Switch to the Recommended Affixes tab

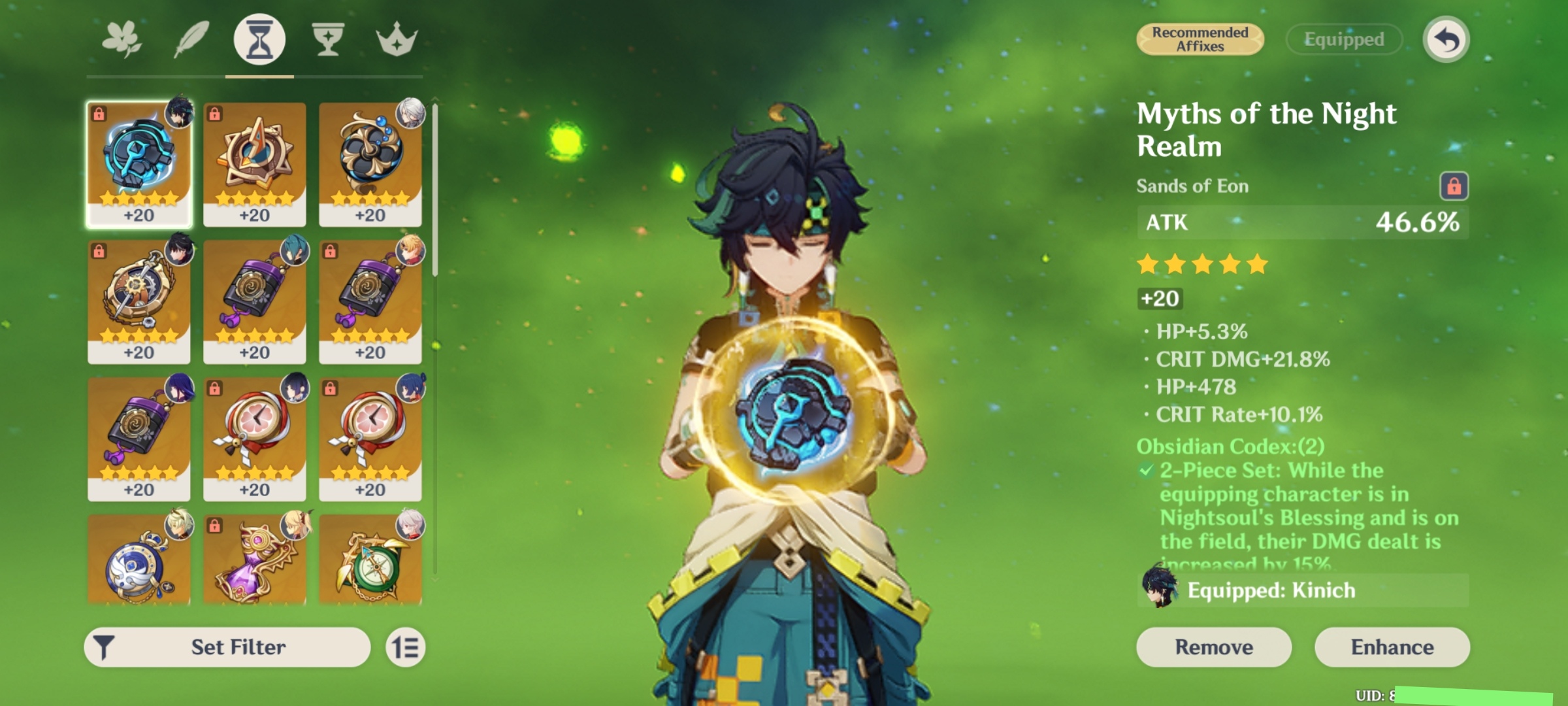(1200, 39)
